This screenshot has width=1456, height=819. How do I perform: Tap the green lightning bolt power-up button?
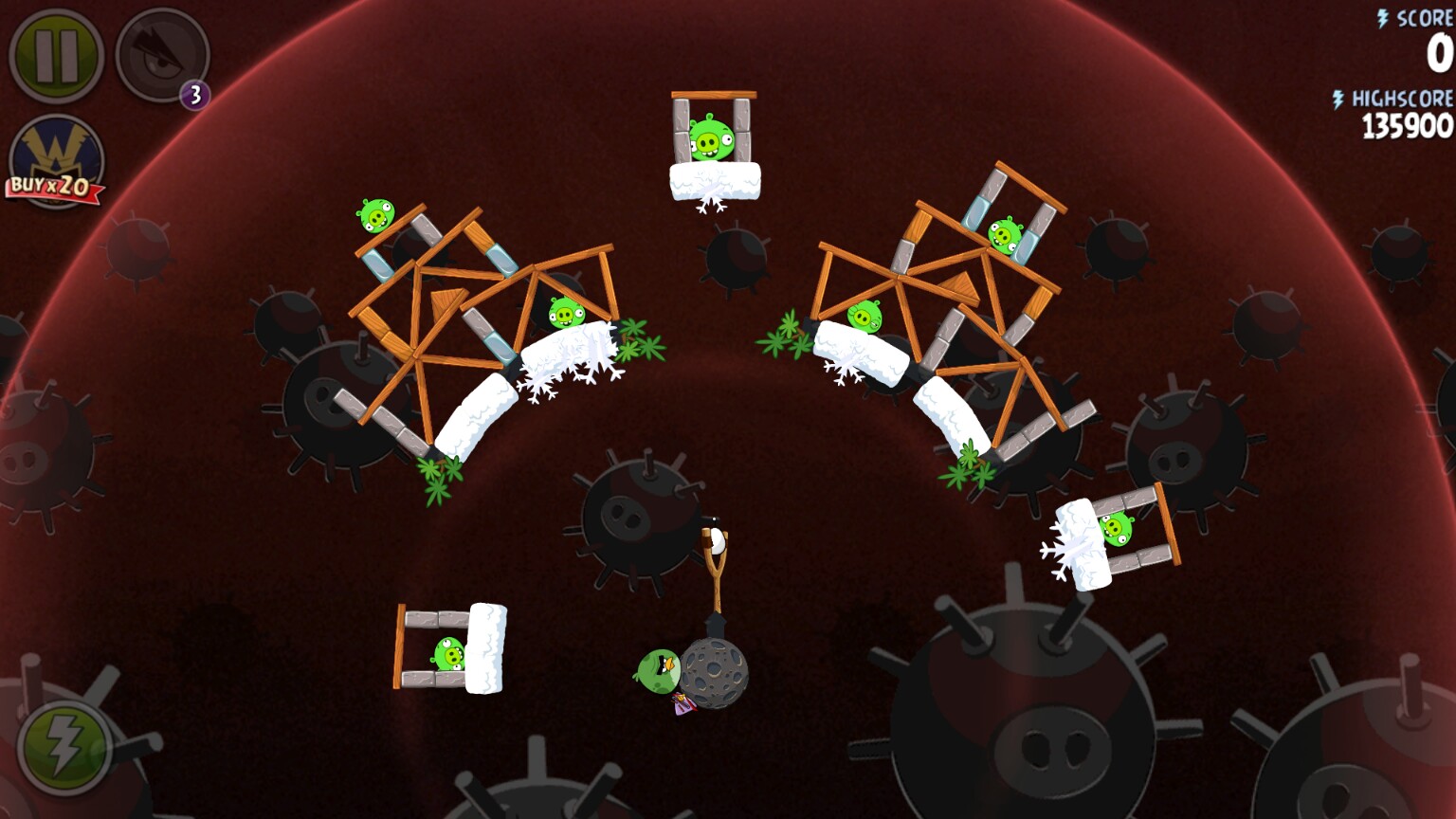coord(64,747)
